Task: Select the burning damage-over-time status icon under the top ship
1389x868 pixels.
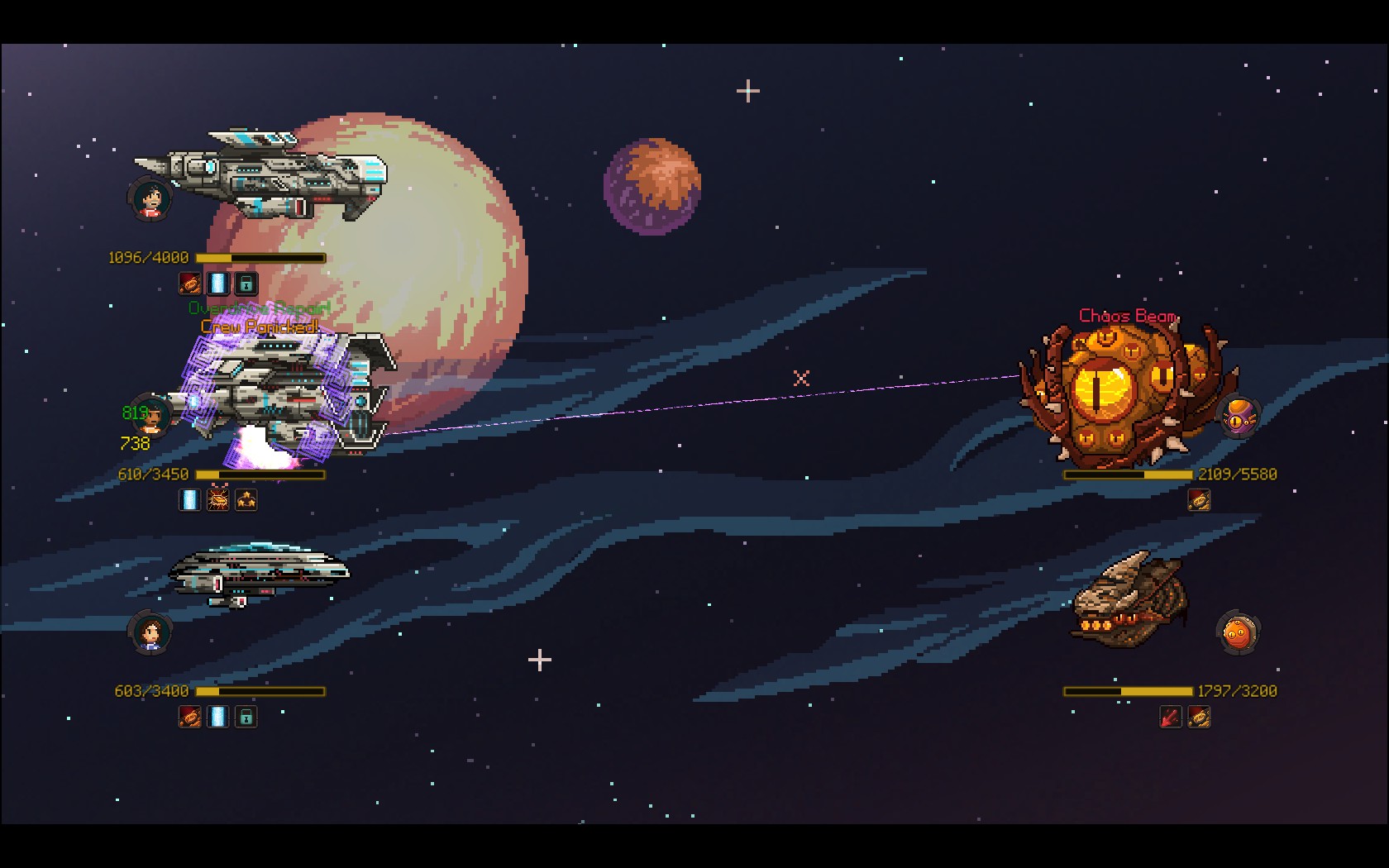Action: tap(189, 283)
